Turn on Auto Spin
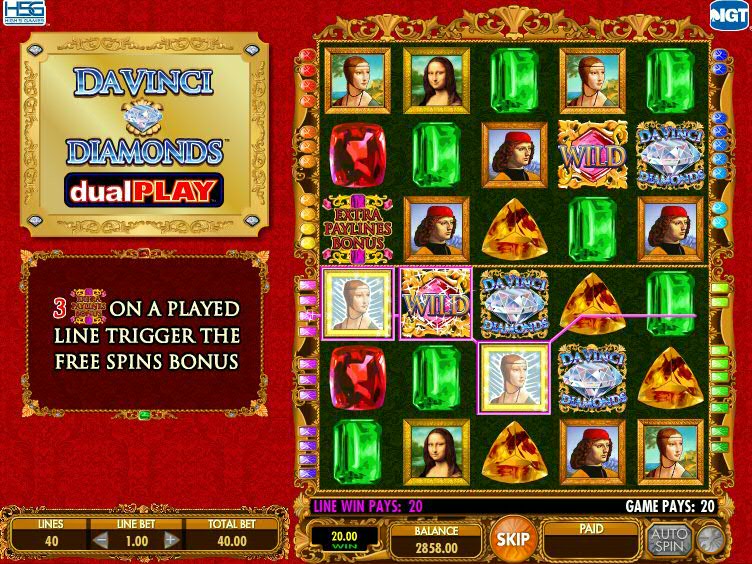Image resolution: width=752 pixels, height=564 pixels. tap(667, 540)
